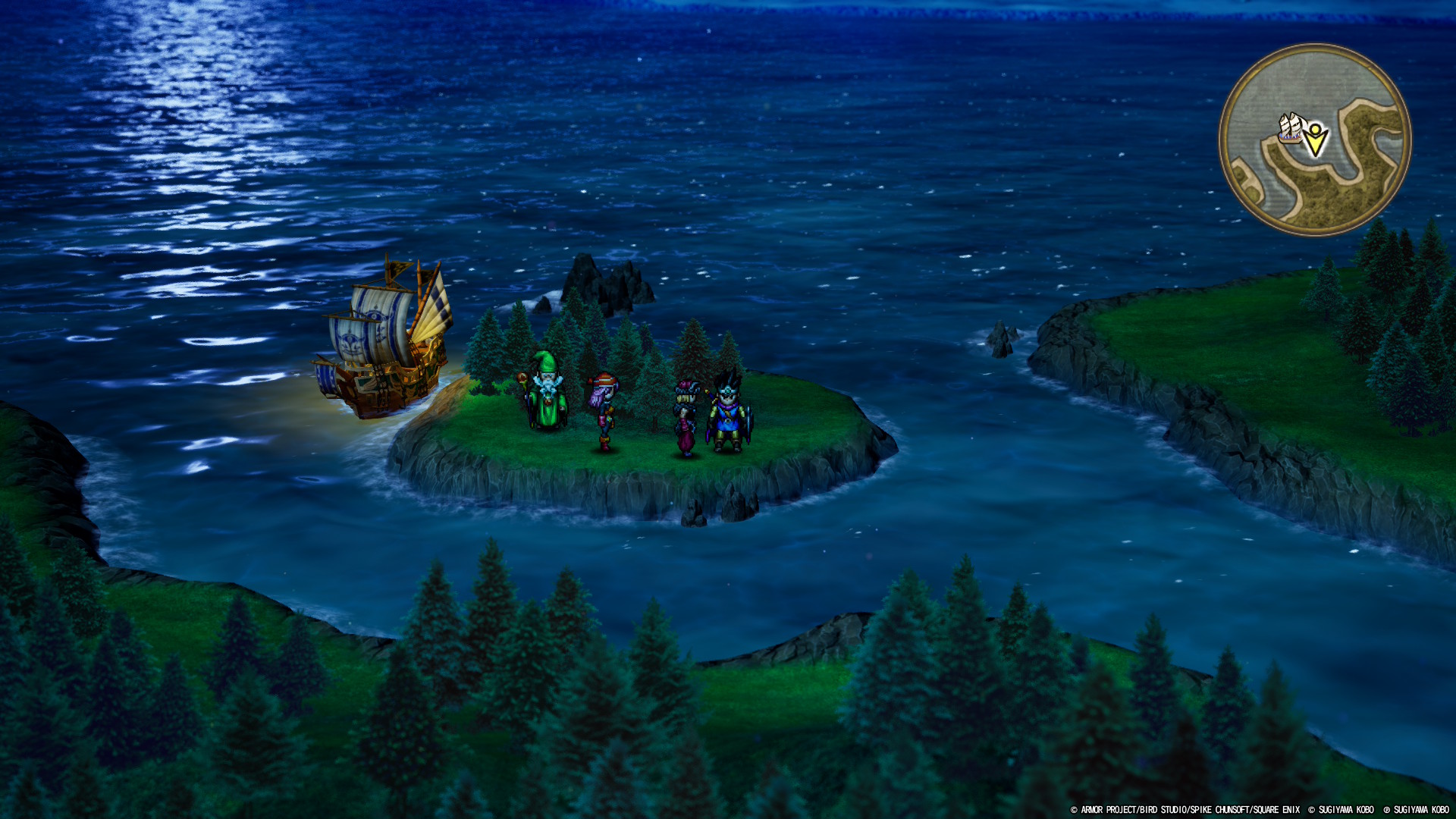The height and width of the screenshot is (819, 1456).
Task: Select the yellow player arrow on minimap
Action: (1316, 140)
